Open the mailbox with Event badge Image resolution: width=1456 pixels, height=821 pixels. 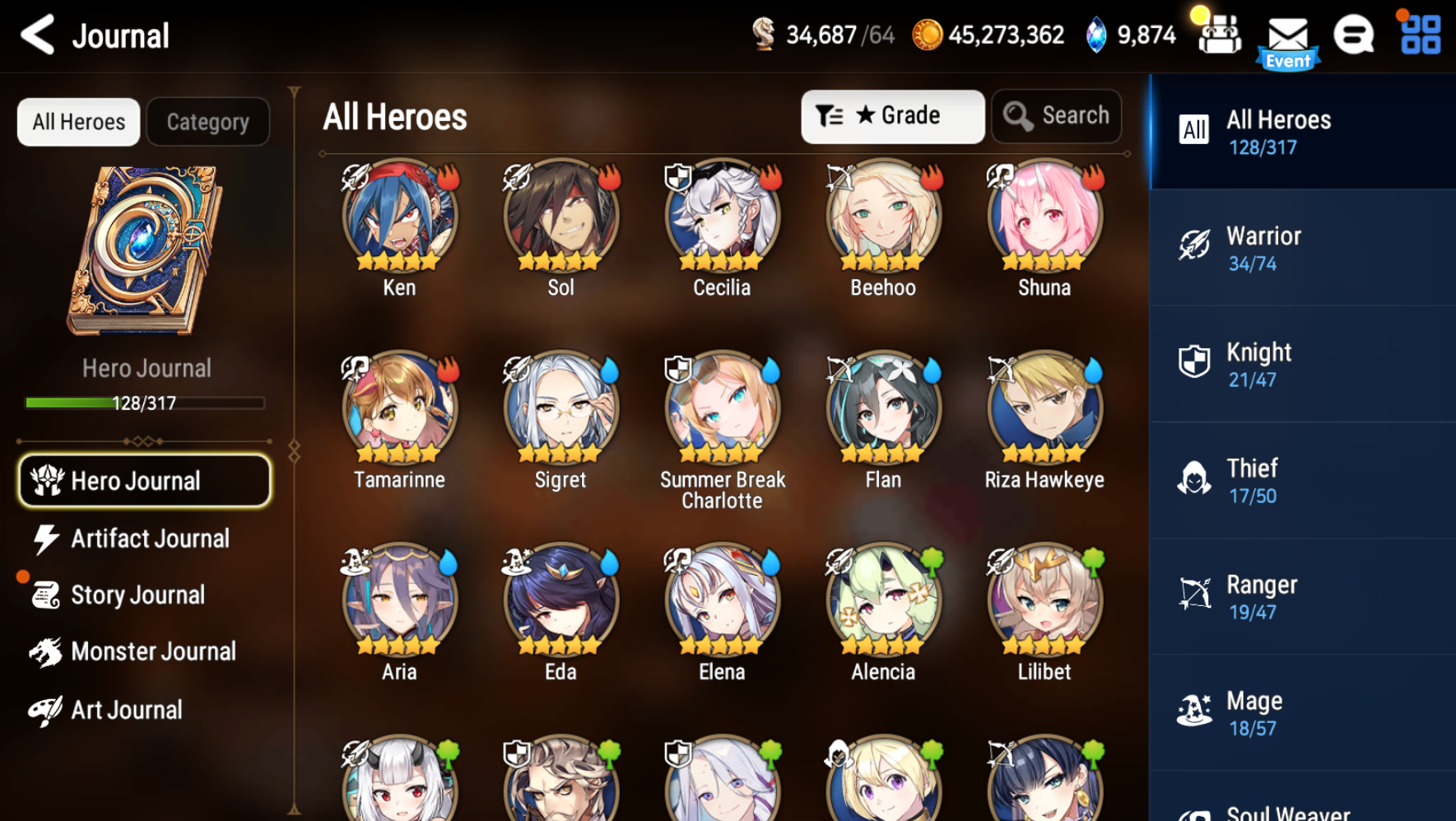tap(1287, 35)
